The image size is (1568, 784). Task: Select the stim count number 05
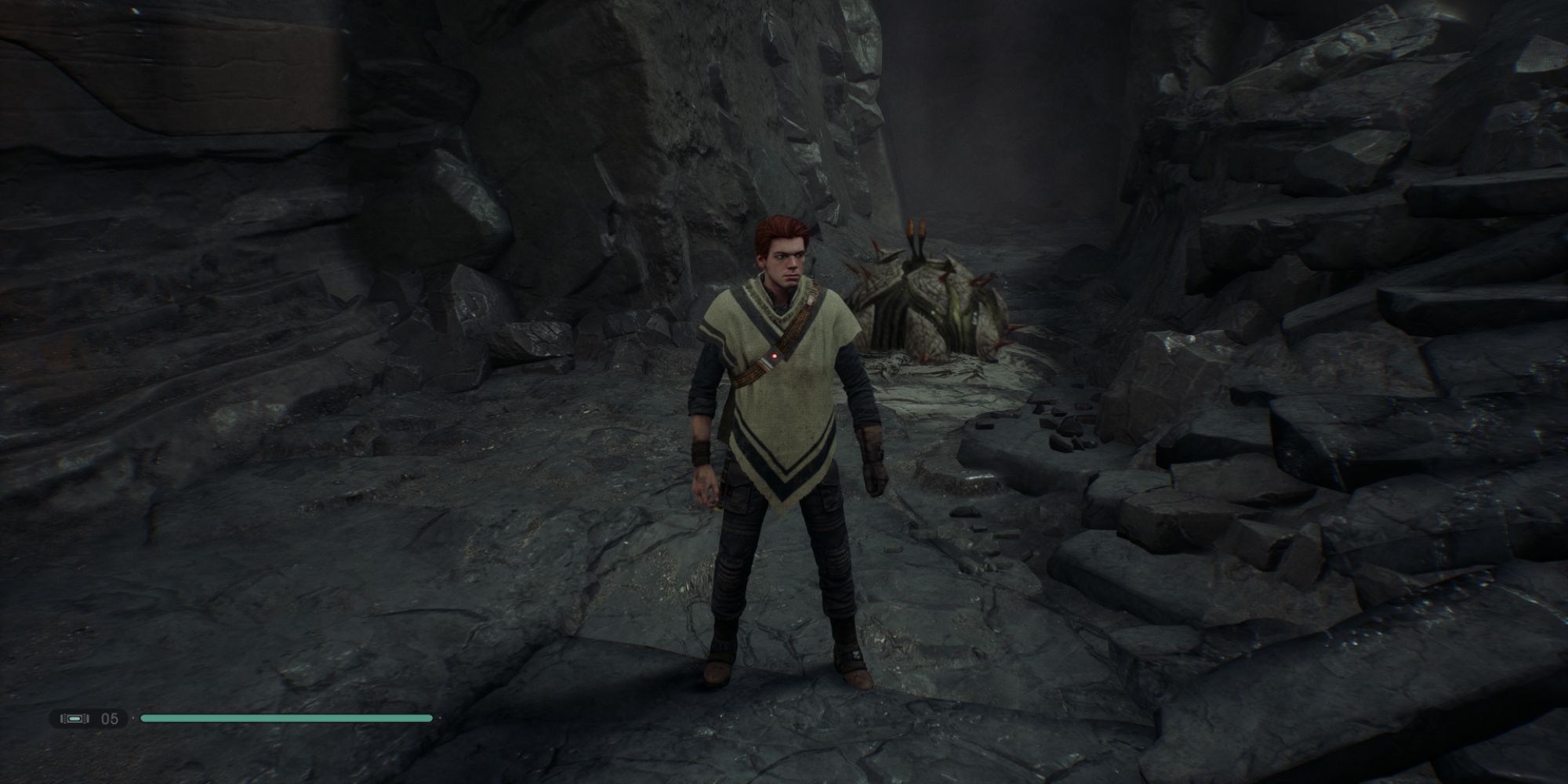tap(108, 717)
